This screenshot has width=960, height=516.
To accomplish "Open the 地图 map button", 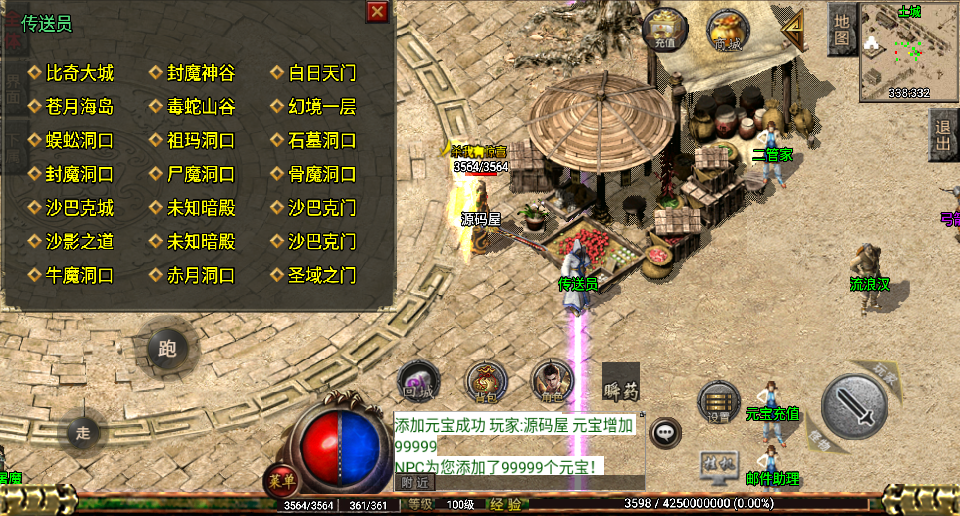I will click(x=842, y=30).
